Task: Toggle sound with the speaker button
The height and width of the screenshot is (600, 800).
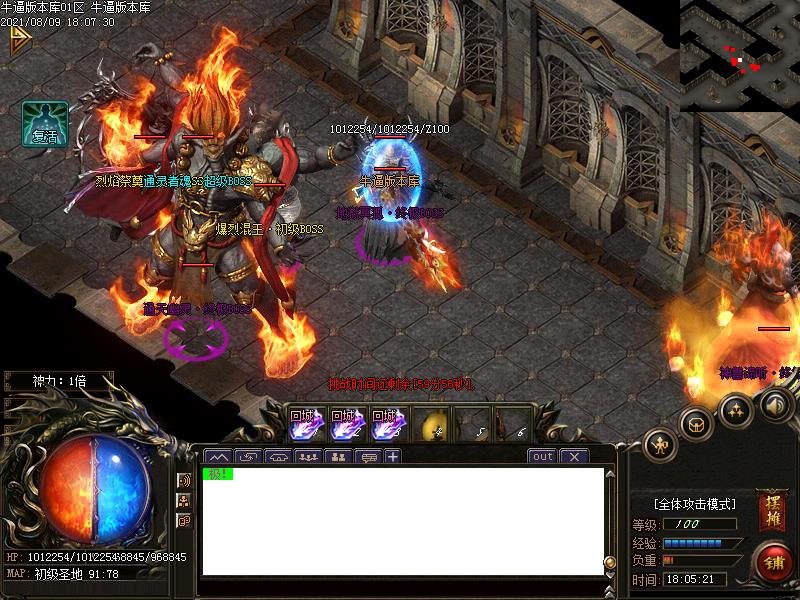Action: (x=776, y=404)
